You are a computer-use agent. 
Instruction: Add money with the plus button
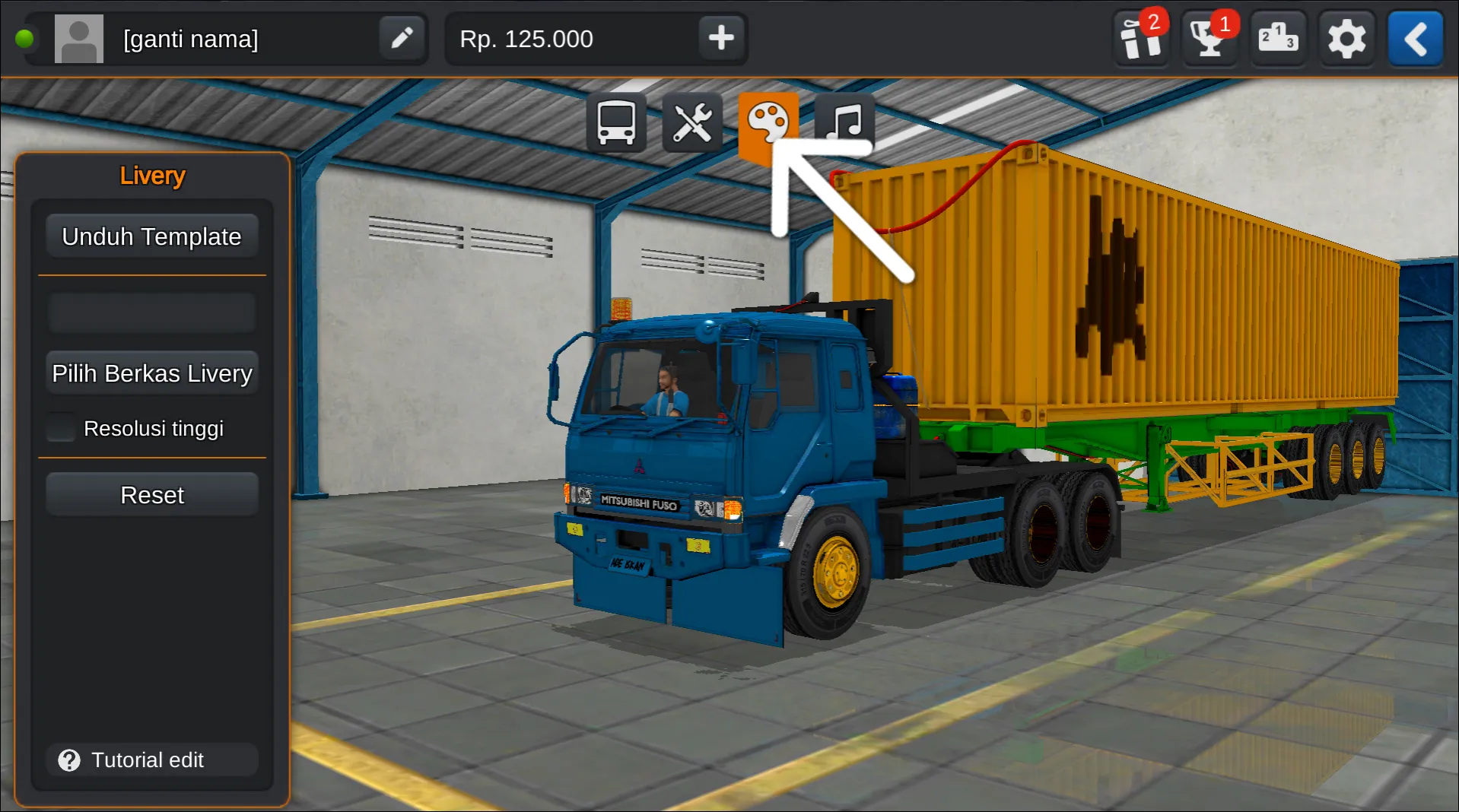720,38
